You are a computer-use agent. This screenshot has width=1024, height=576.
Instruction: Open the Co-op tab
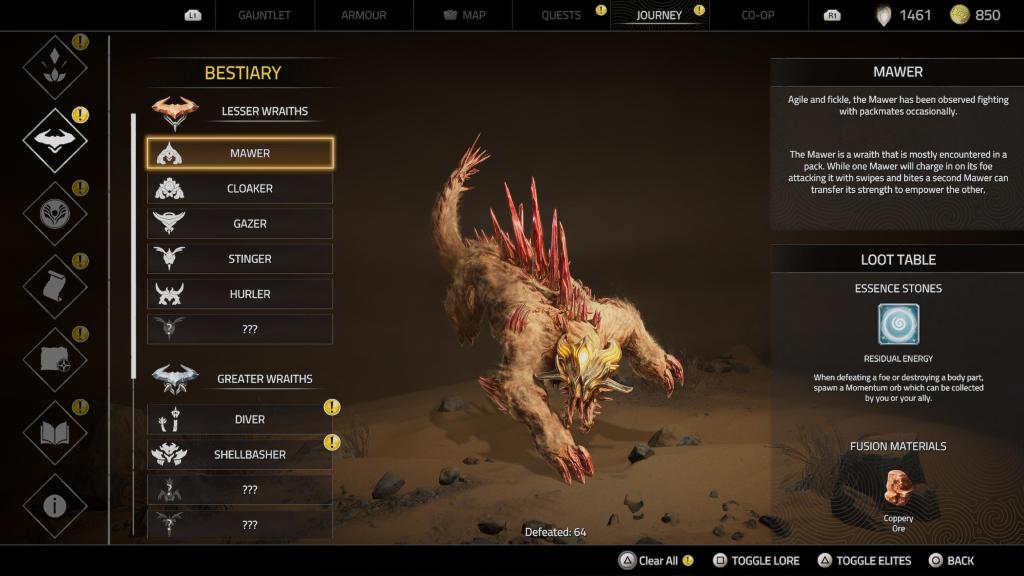tap(758, 15)
